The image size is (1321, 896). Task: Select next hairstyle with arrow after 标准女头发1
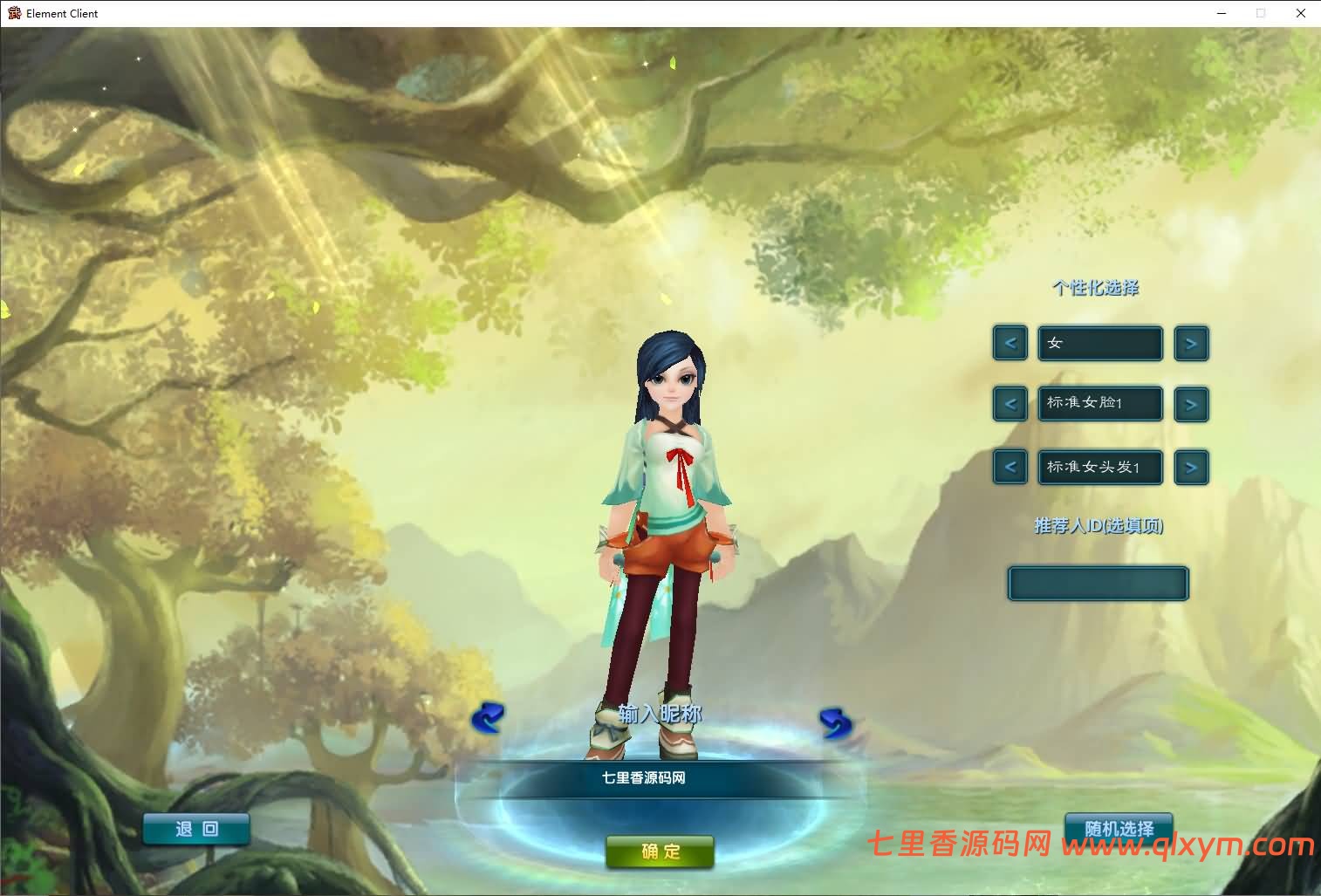coord(1192,467)
